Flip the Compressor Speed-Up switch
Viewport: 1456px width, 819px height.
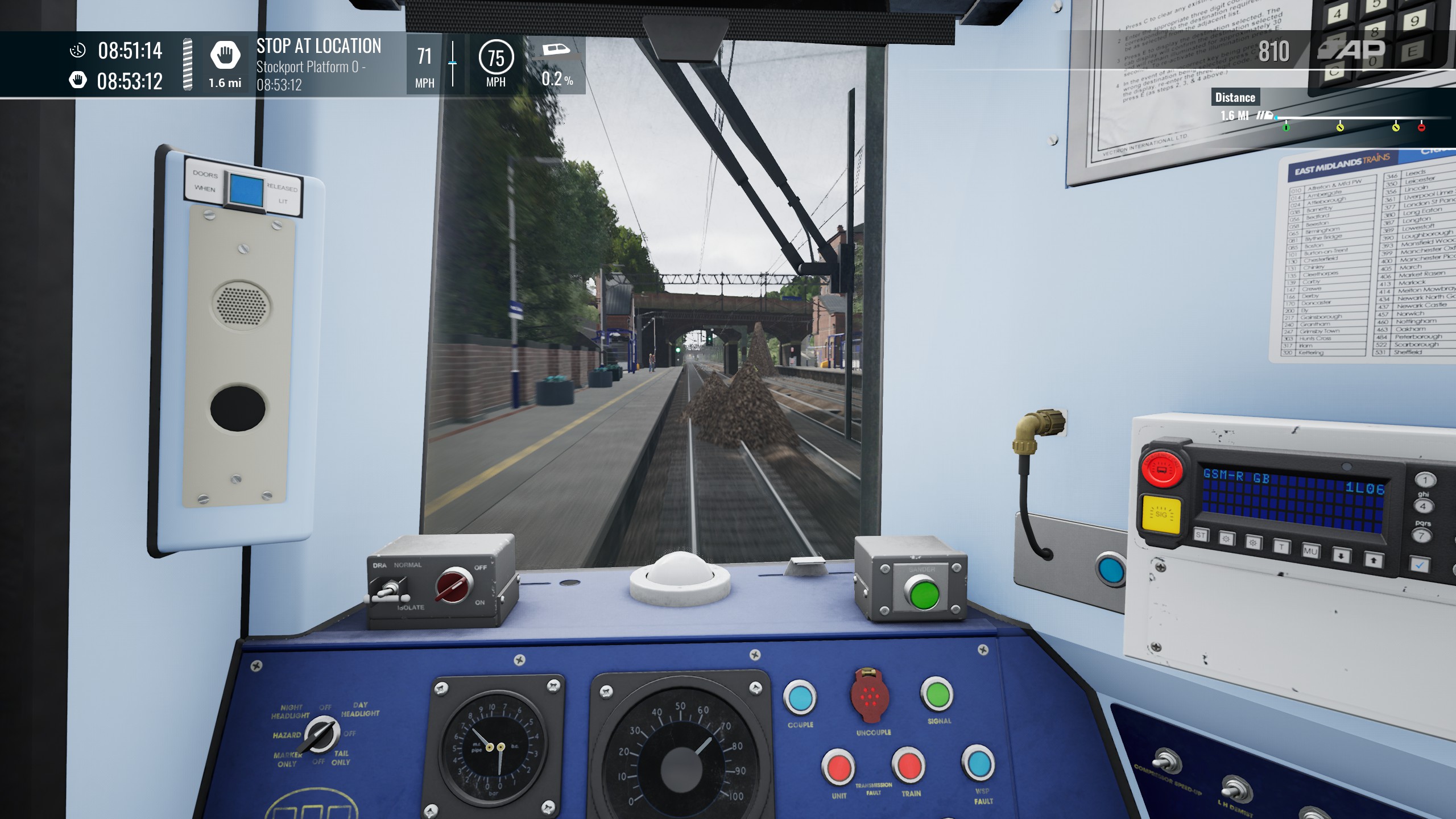(1165, 761)
